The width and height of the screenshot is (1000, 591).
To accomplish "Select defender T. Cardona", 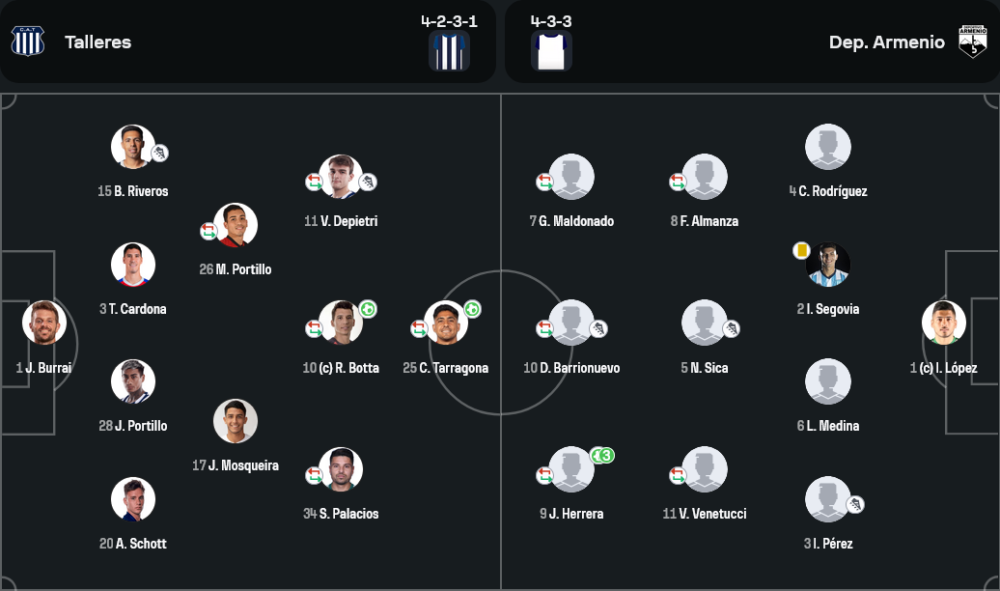I will pyautogui.click(x=132, y=265).
